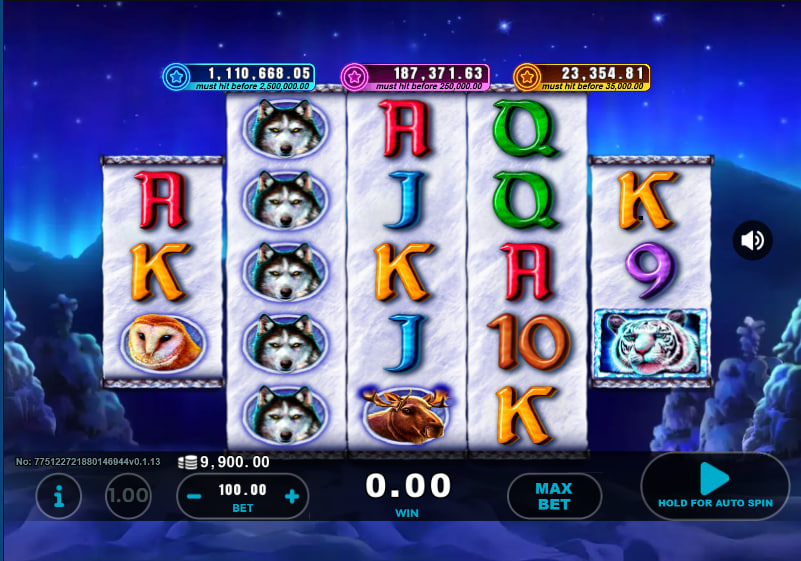The width and height of the screenshot is (801, 561).
Task: Toggle the sound speaker icon
Action: click(x=752, y=240)
